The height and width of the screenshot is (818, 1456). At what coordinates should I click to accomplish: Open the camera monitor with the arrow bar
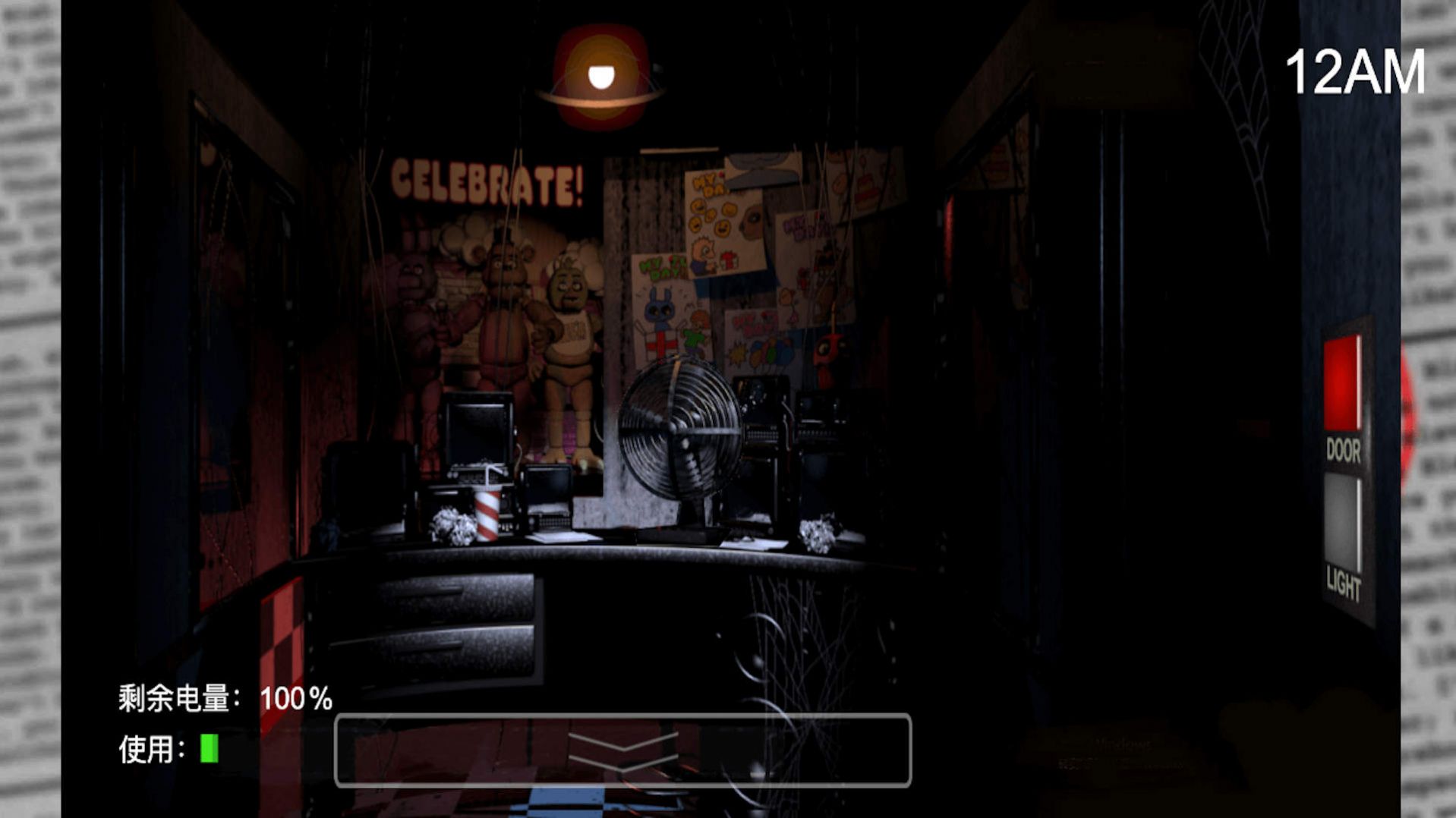tap(622, 750)
